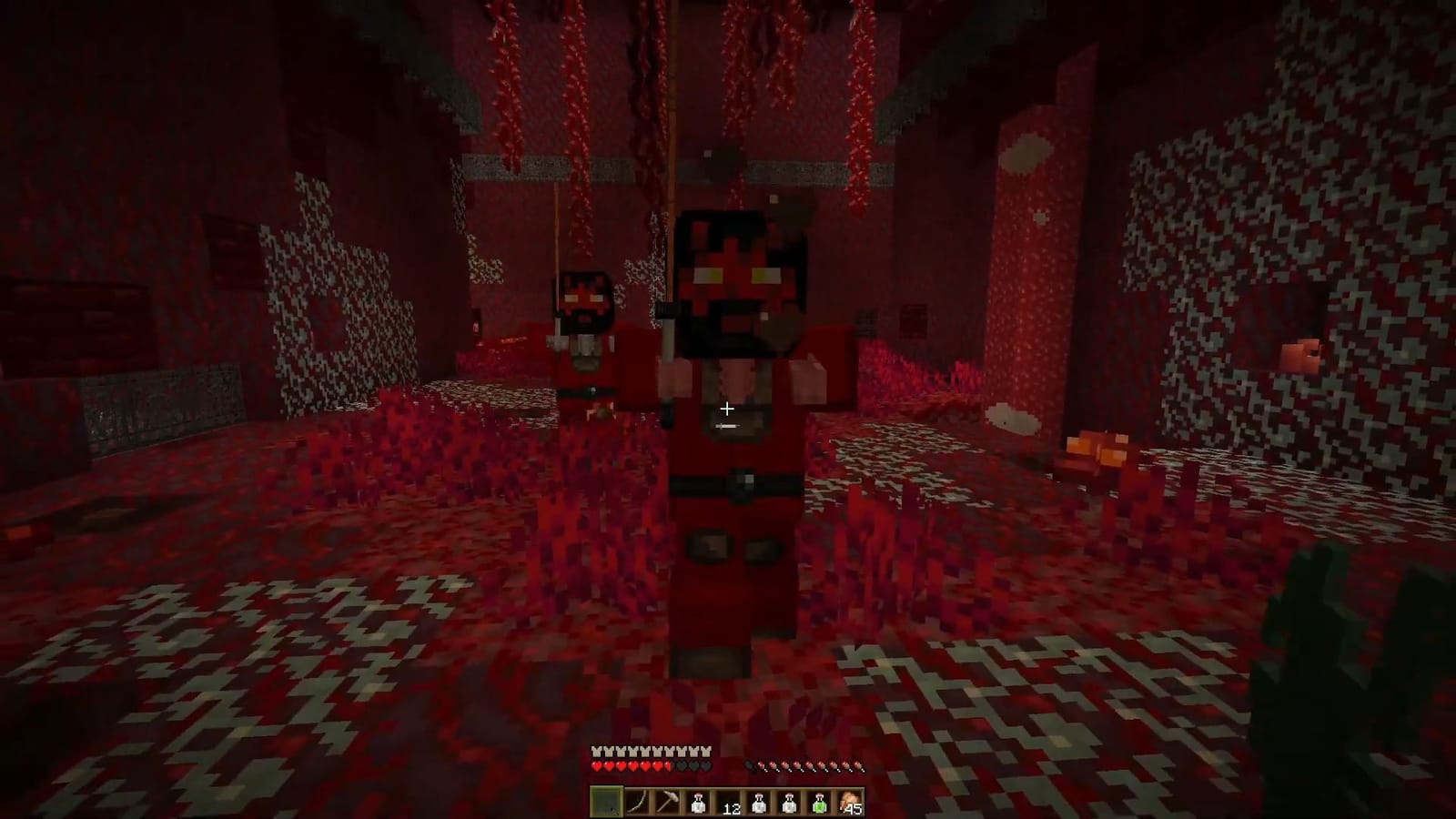
Task: Click the crosshair at screen center
Action: (x=727, y=409)
